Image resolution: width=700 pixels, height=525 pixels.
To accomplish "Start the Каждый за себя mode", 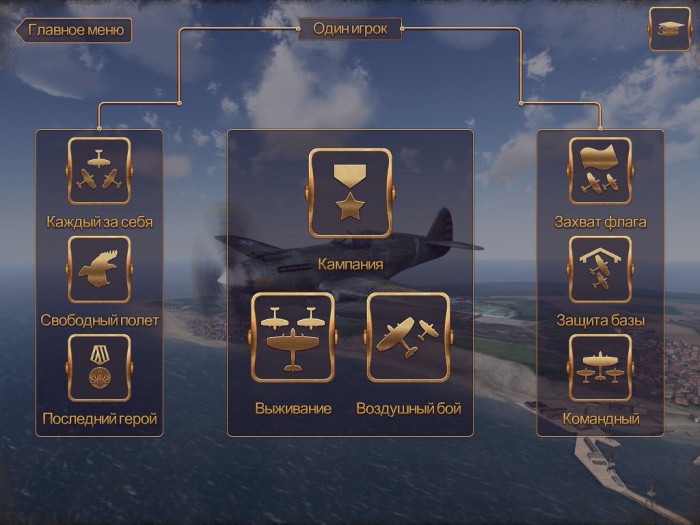I will click(x=99, y=171).
